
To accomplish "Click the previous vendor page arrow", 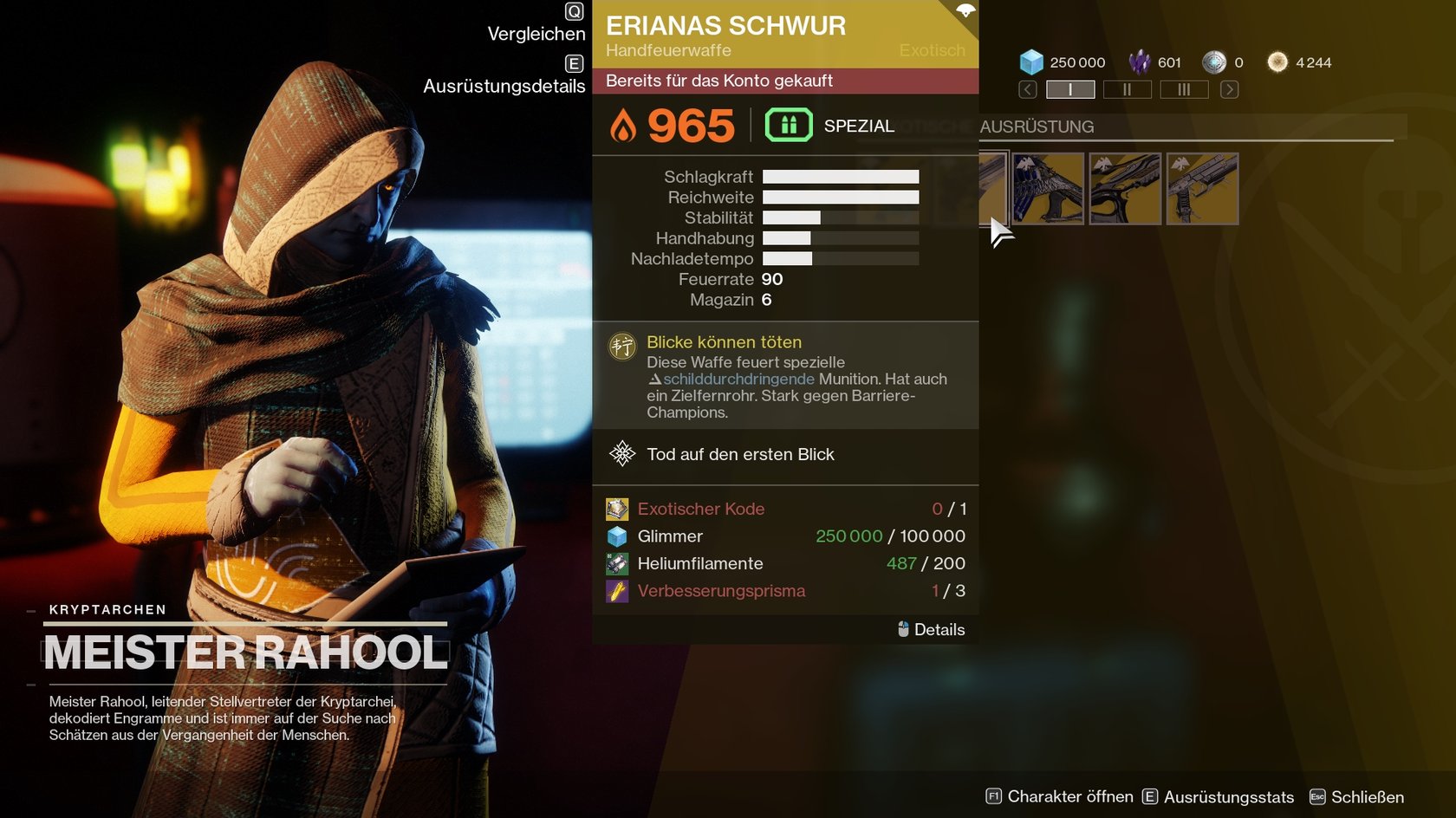I will [1028, 89].
